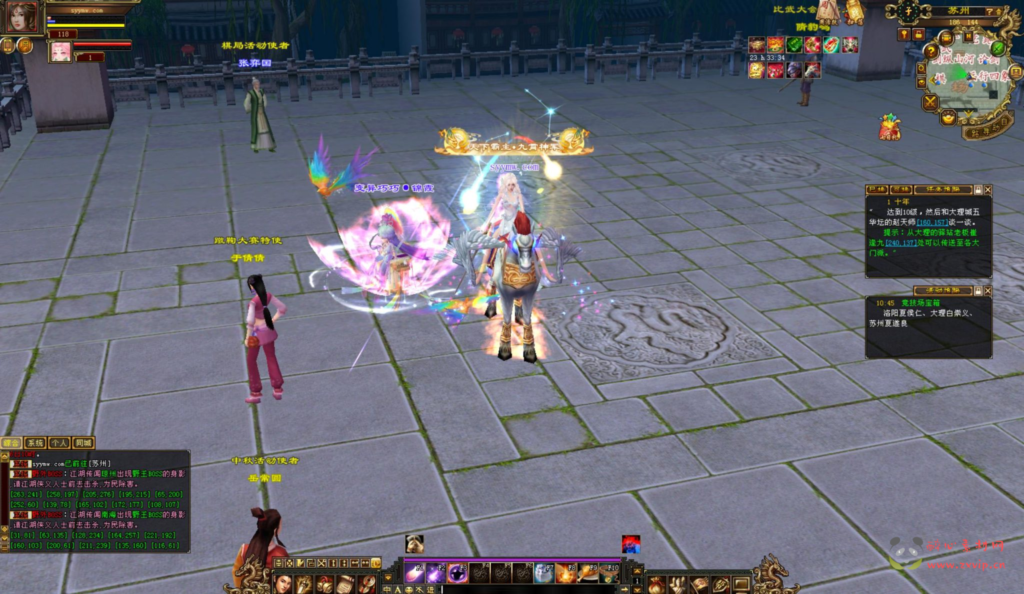Open the crossed swords button near minimap
1024x594 pixels.
(x=931, y=101)
